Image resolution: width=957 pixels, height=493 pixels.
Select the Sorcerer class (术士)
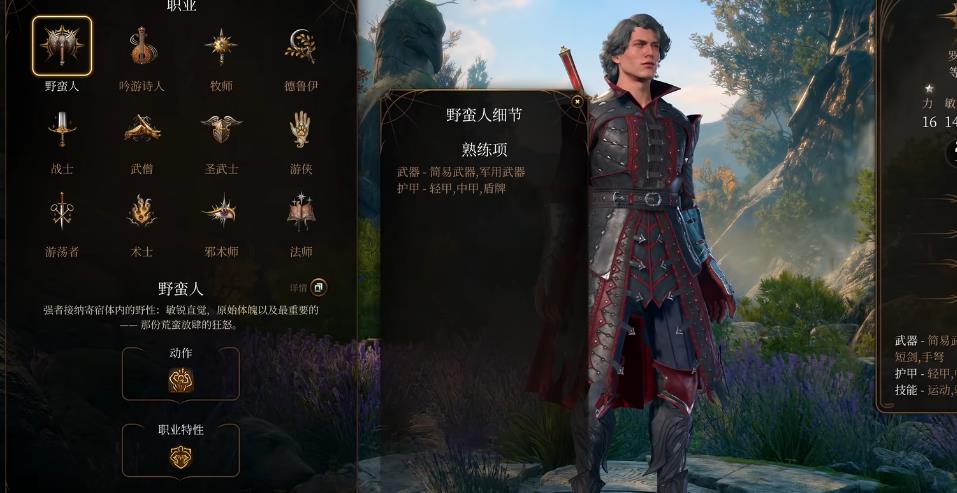(x=142, y=211)
